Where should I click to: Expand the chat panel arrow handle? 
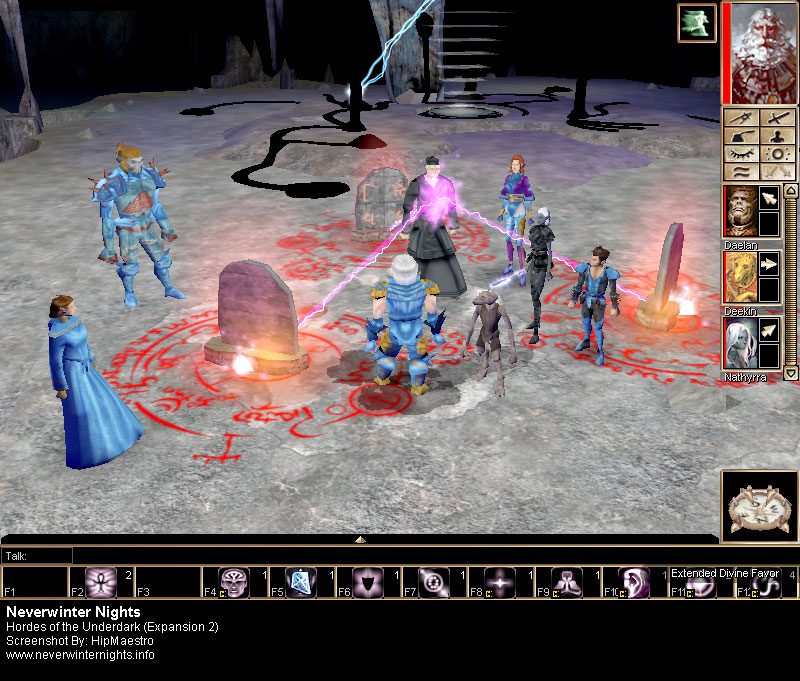pos(360,540)
